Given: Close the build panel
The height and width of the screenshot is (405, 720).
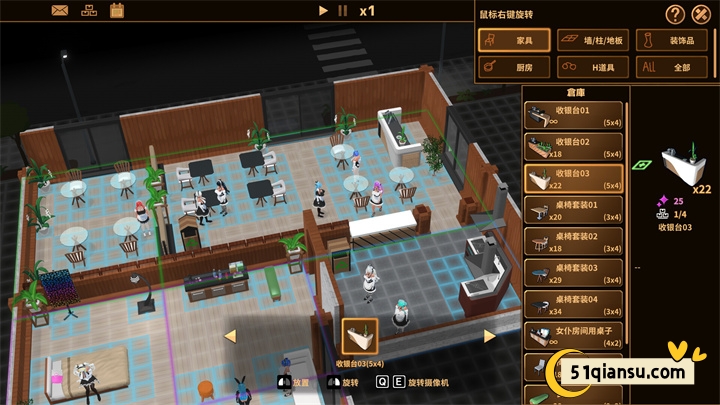Looking at the screenshot, I should pyautogui.click(x=701, y=14).
